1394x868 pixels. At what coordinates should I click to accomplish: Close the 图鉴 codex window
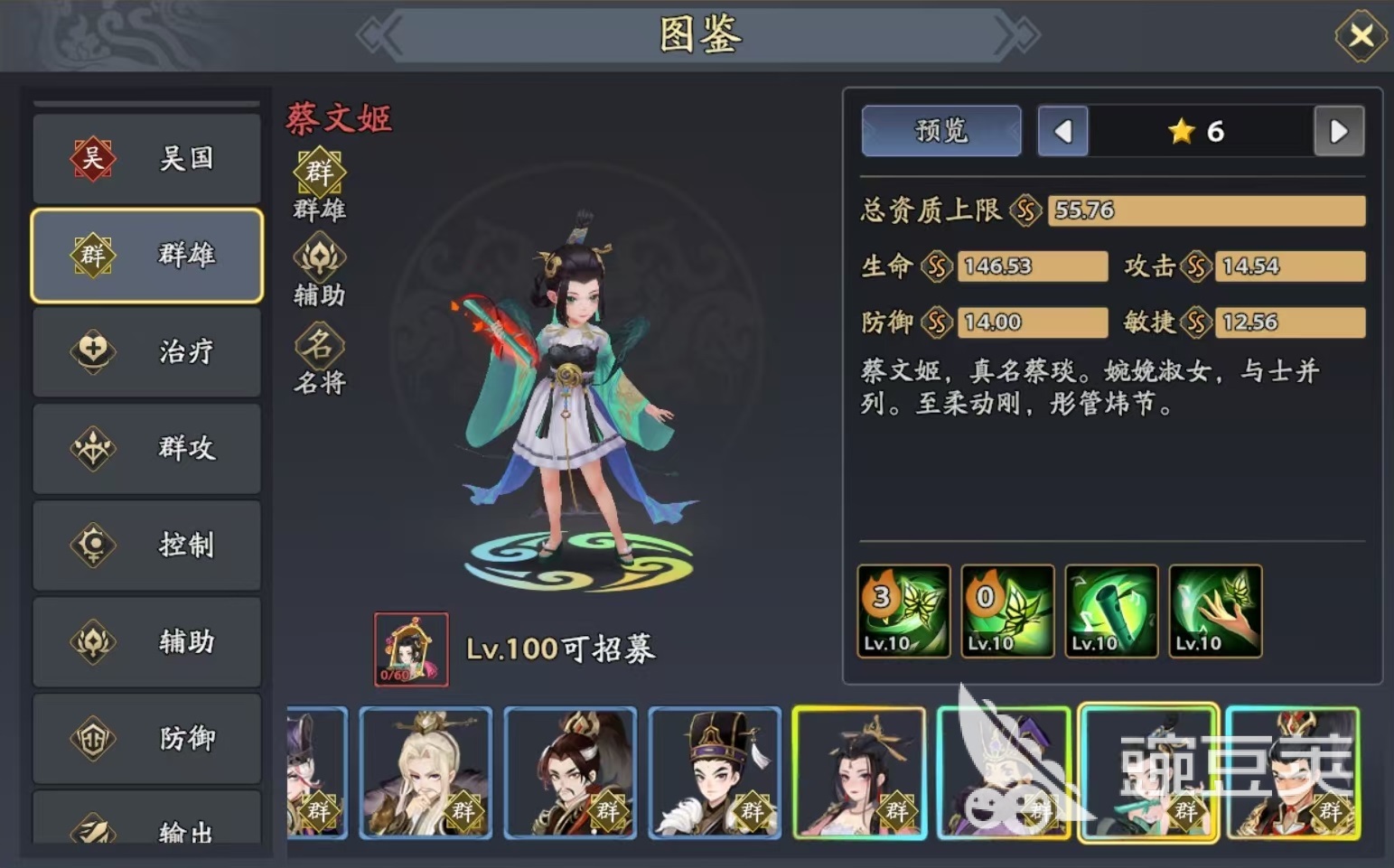[1361, 36]
